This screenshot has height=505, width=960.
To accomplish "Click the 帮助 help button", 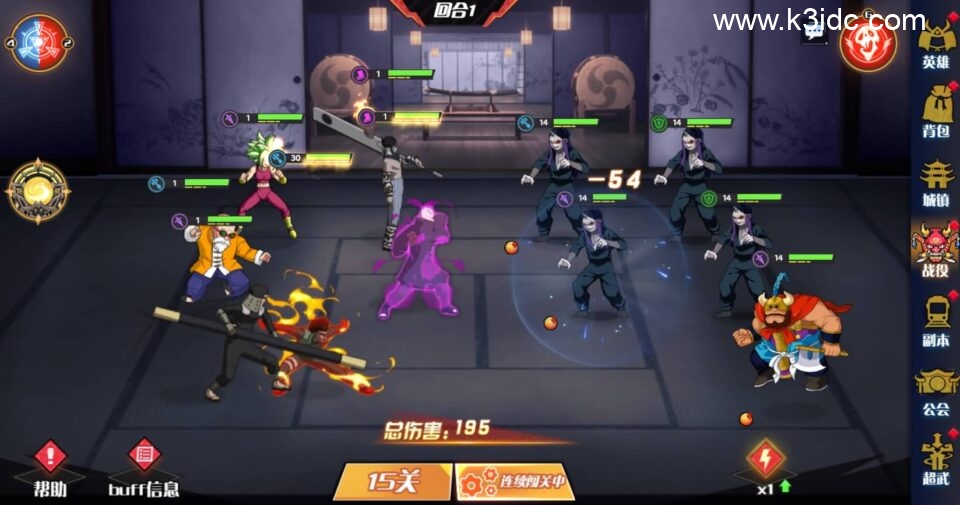I will (x=50, y=467).
